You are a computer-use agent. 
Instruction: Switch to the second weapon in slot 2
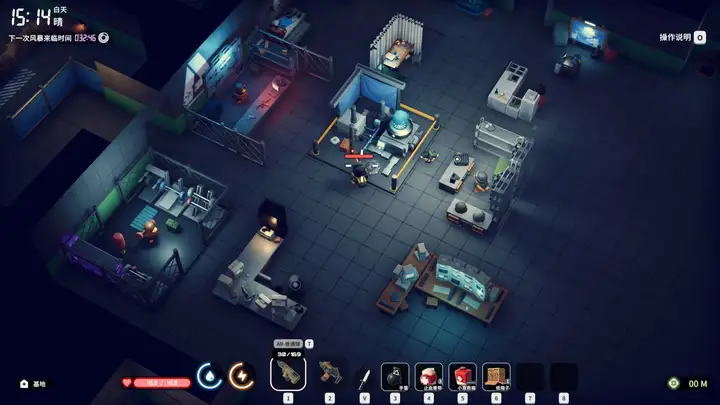[330, 374]
